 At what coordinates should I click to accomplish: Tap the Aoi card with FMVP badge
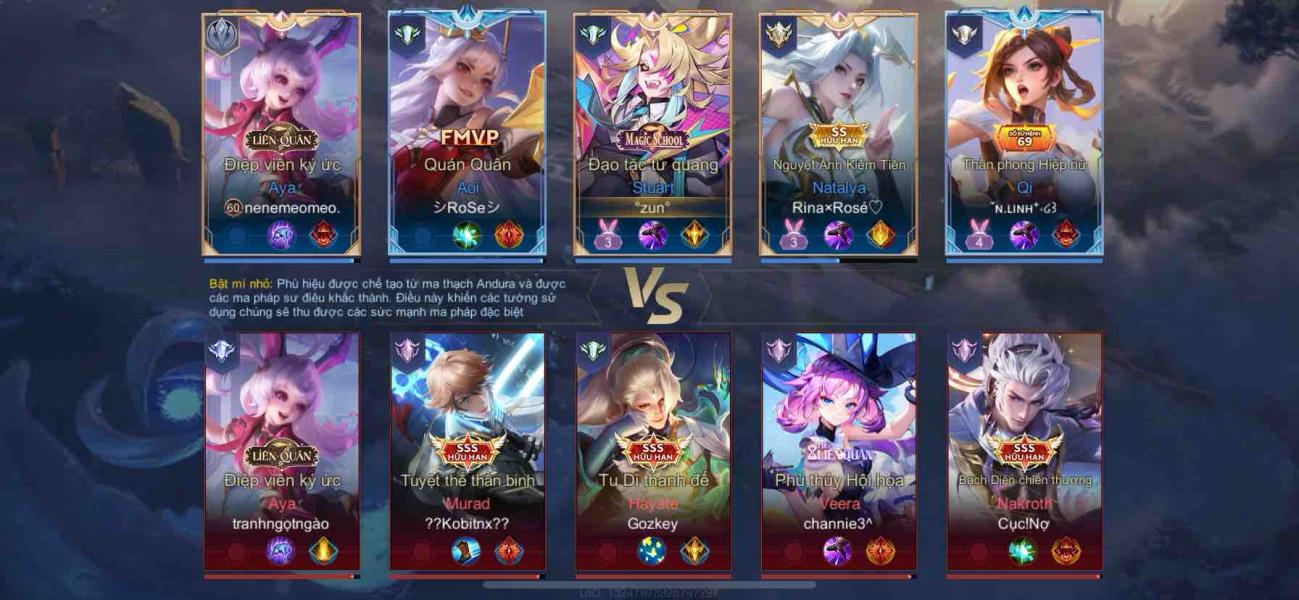pyautogui.click(x=467, y=134)
